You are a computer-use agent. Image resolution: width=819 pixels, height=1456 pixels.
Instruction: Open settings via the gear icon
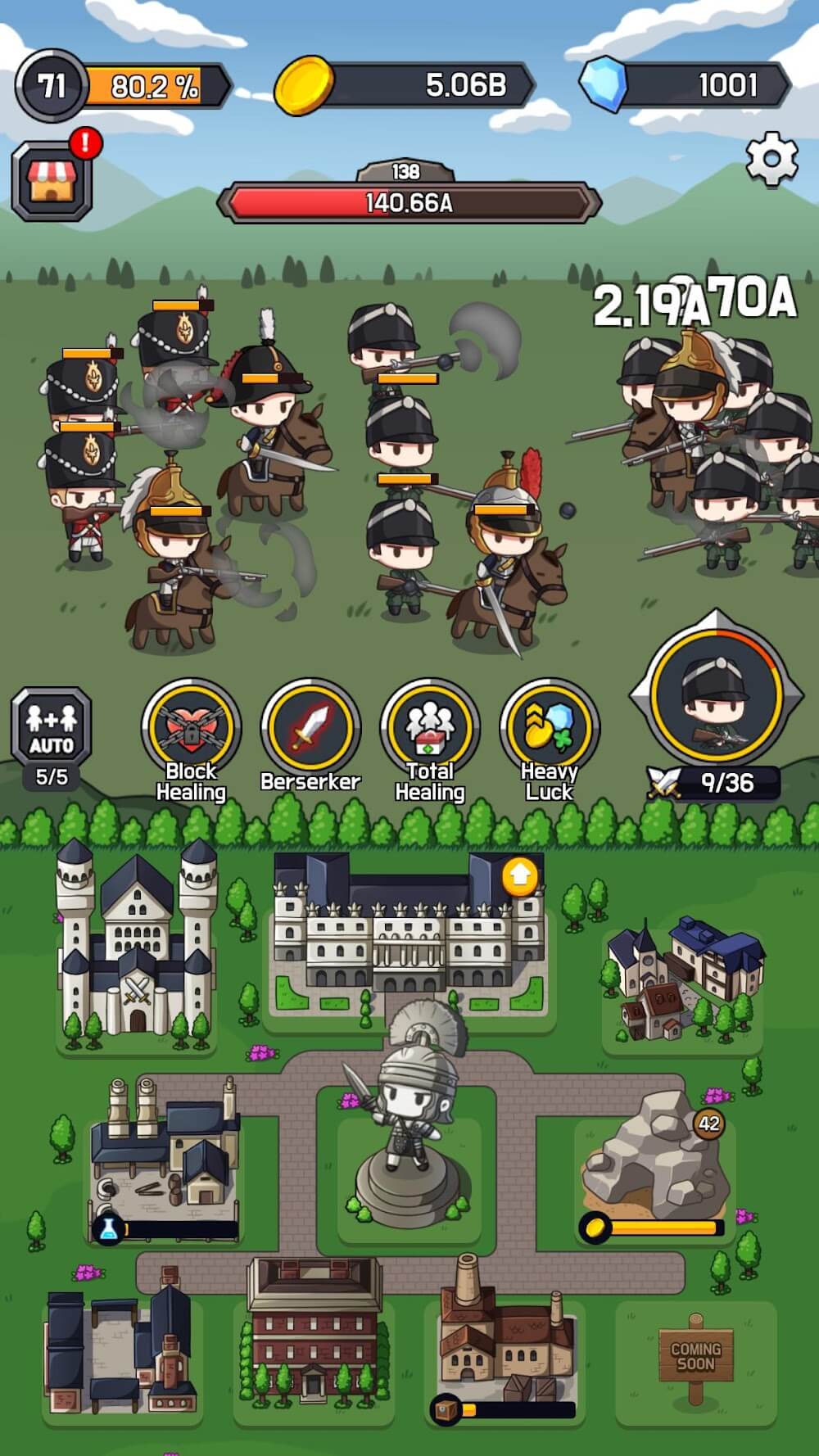[x=771, y=160]
